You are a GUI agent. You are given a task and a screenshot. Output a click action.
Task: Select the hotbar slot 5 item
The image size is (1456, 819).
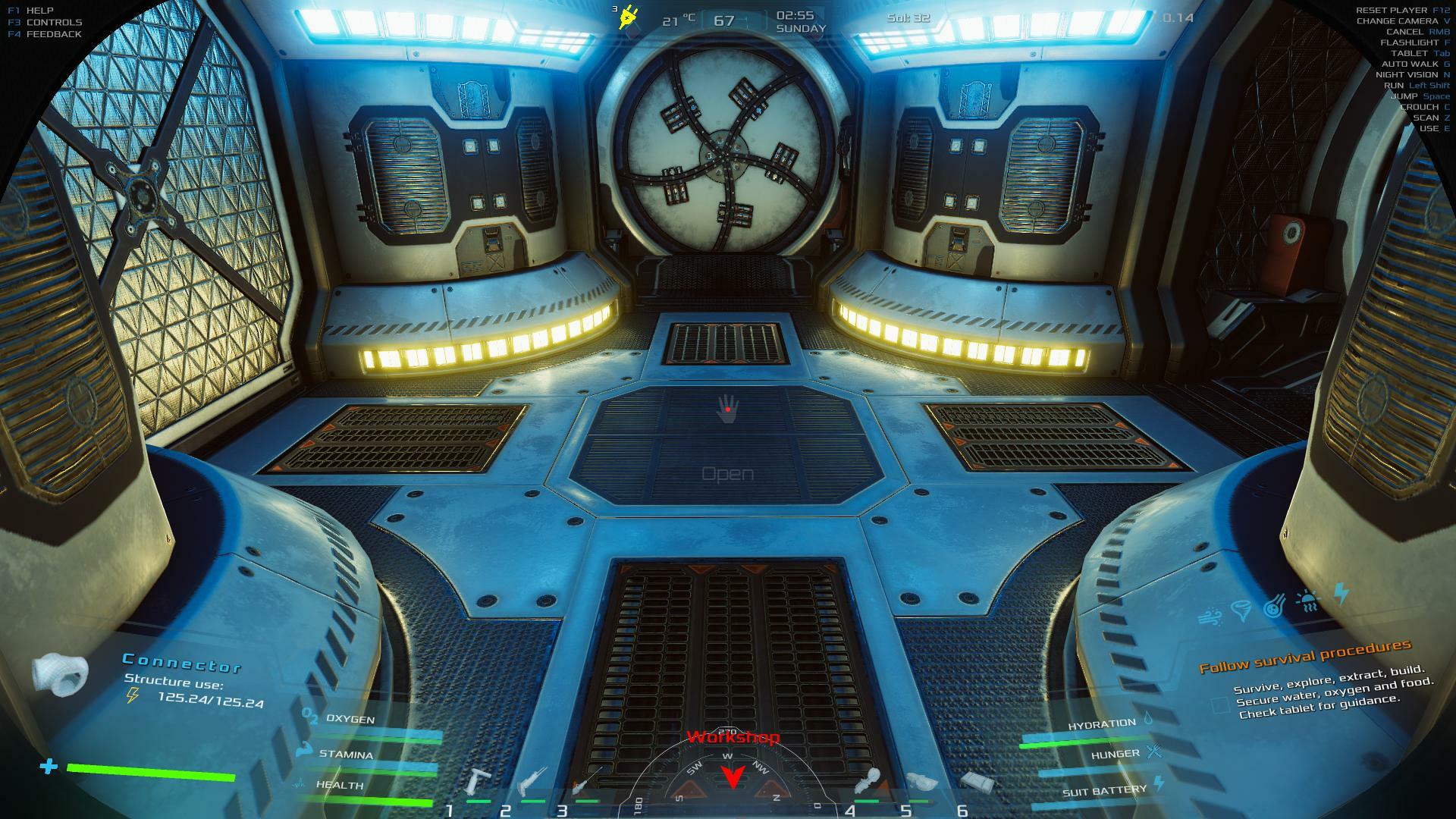tap(920, 781)
